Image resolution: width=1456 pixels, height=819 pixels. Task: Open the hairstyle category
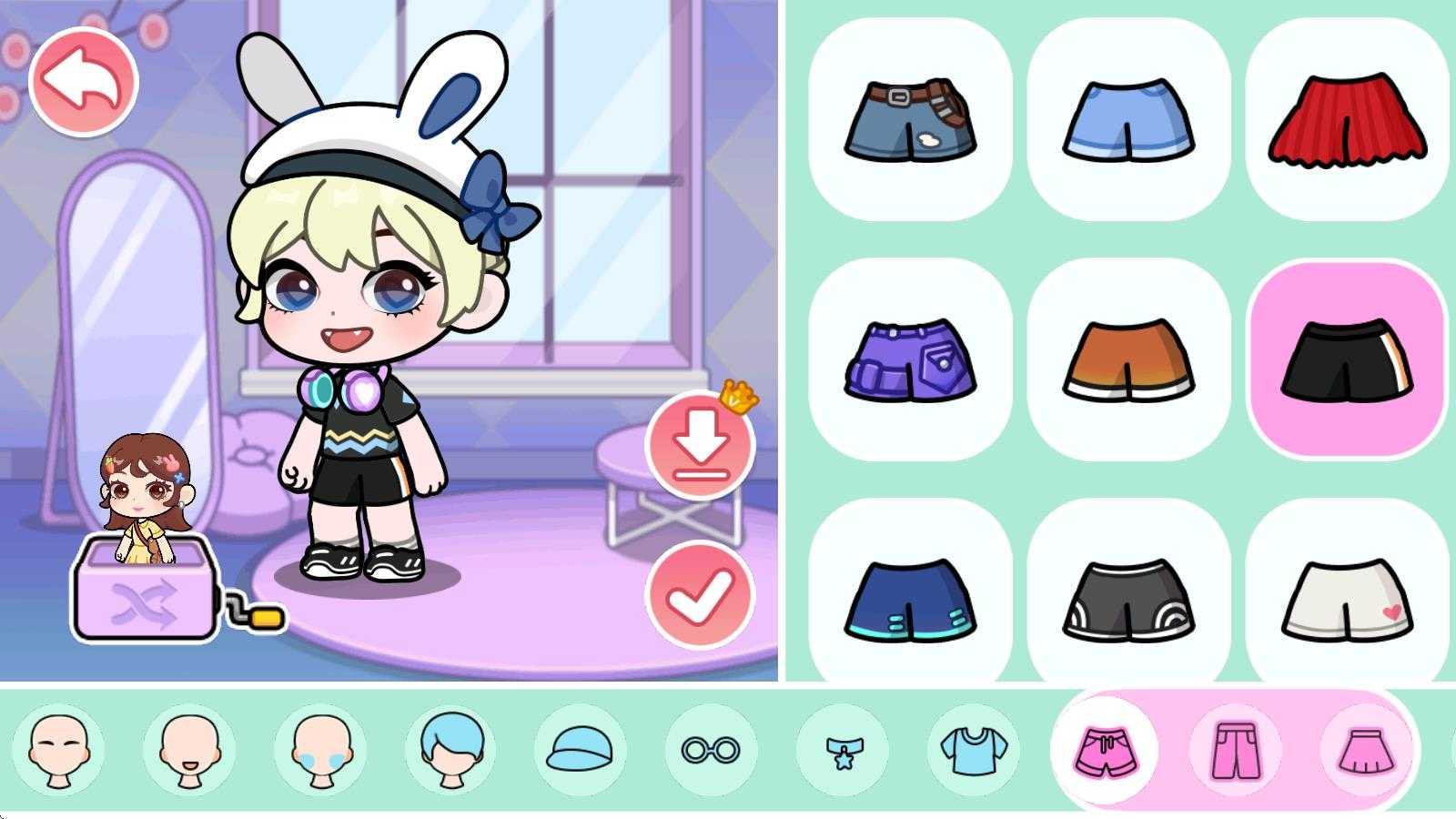tap(452, 751)
